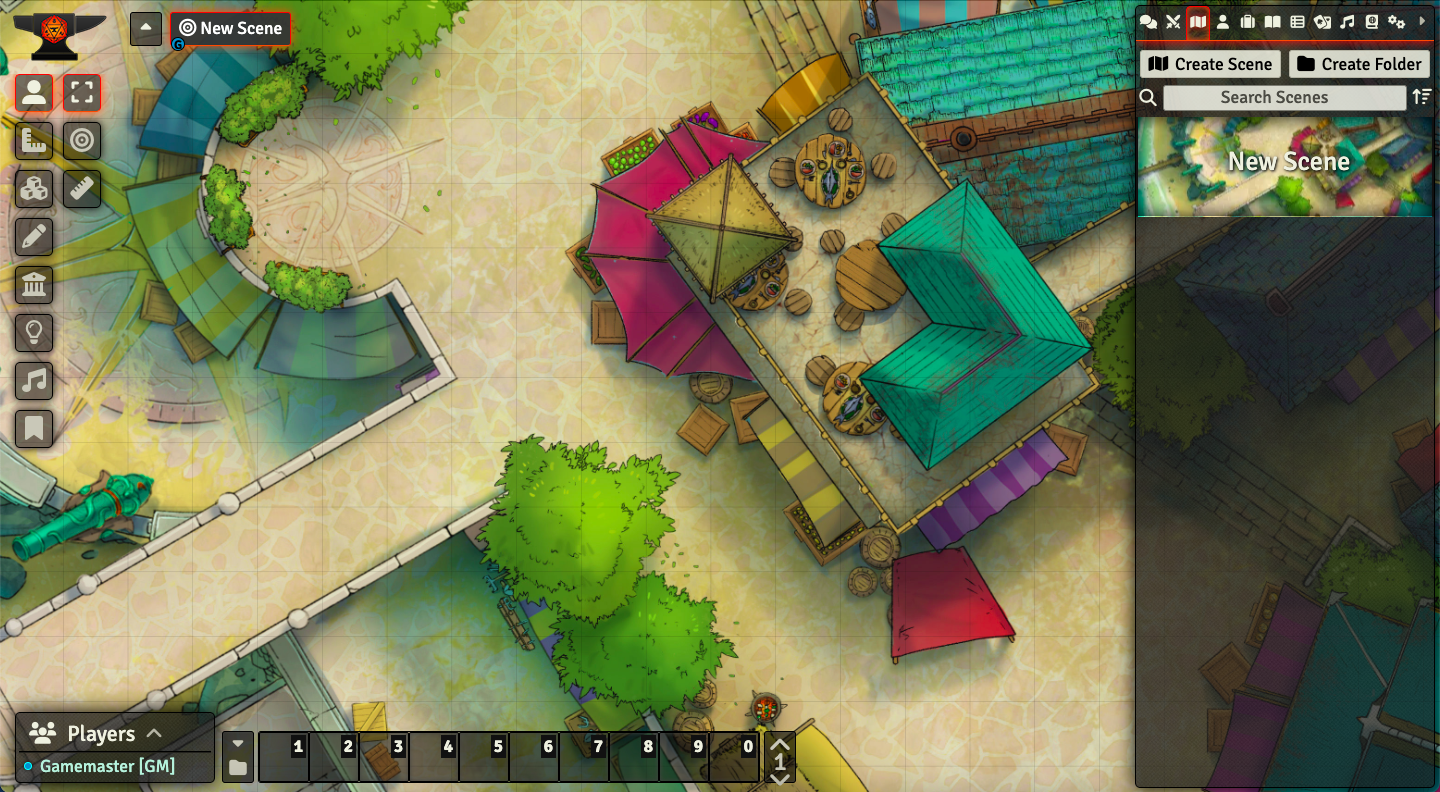Select the Target Tokens tool

pyautogui.click(x=82, y=141)
